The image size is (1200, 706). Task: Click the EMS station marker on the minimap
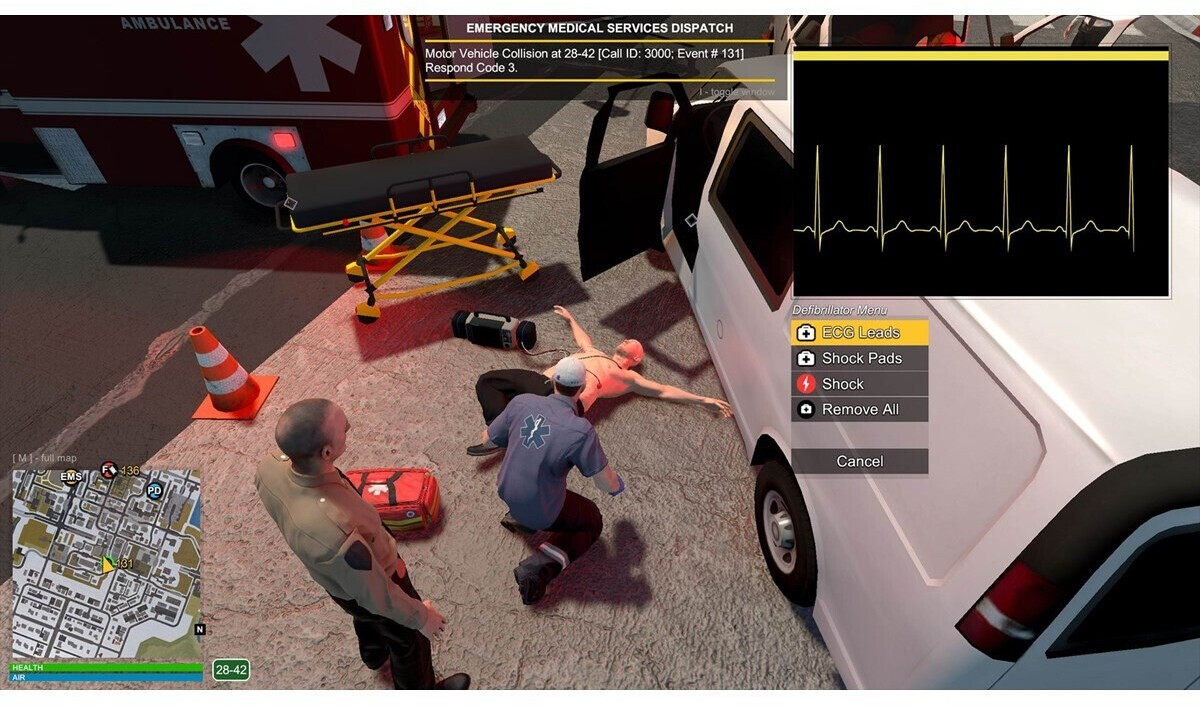coord(71,477)
